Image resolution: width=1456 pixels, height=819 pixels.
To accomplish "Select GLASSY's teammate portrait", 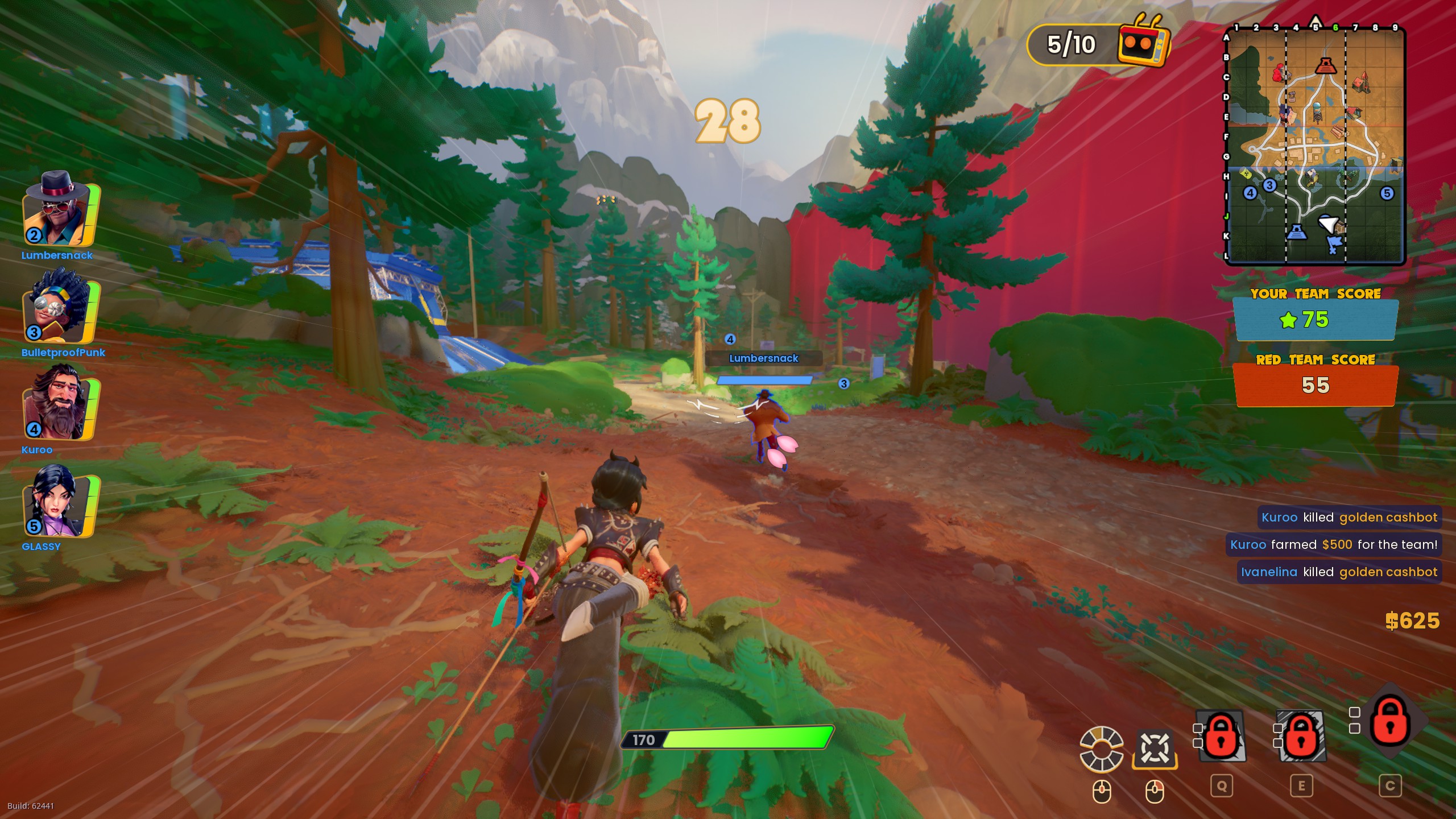I will (60, 502).
